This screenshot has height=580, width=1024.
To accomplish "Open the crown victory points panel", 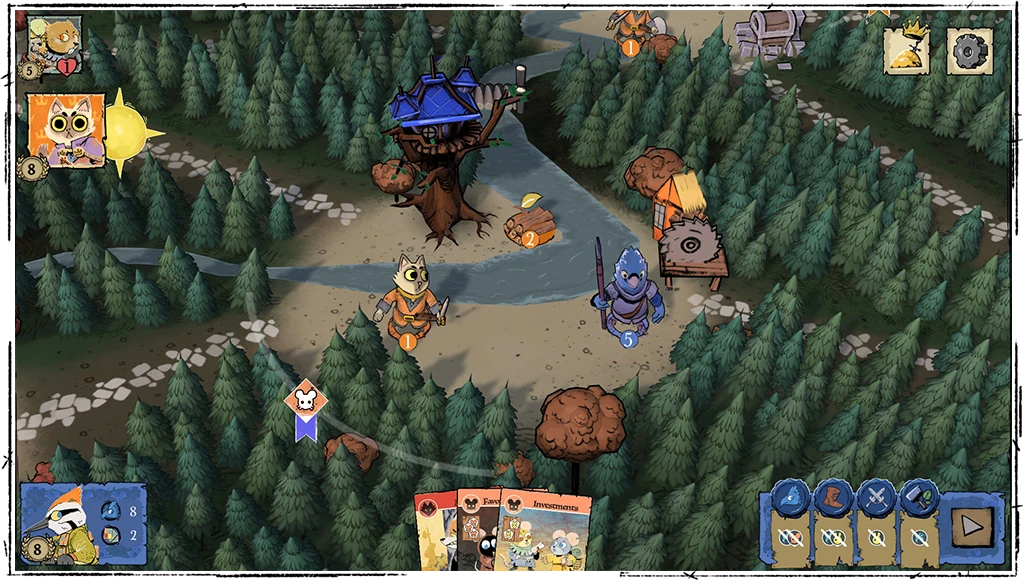I will pos(907,50).
